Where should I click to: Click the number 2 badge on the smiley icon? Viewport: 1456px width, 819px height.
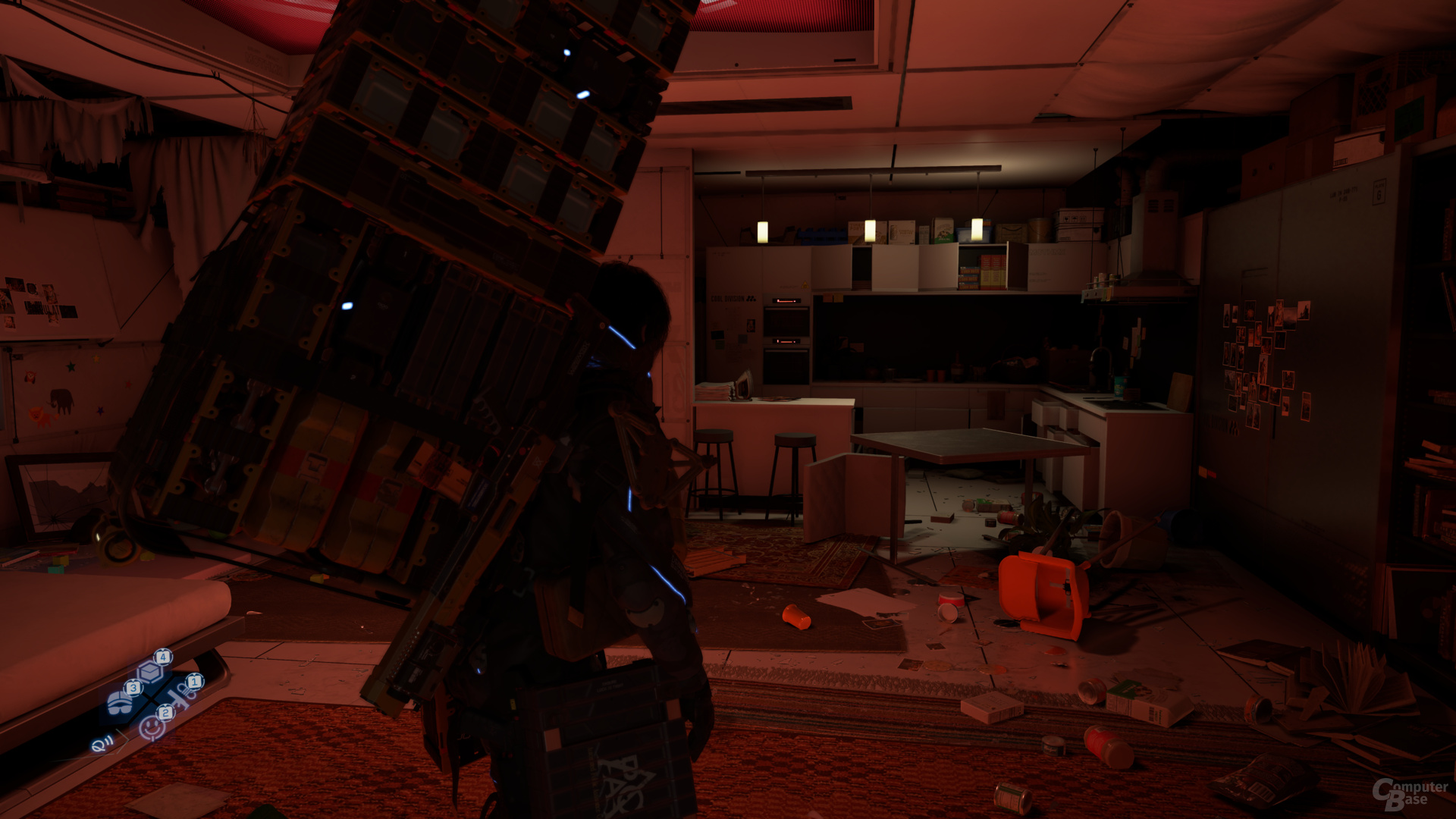pyautogui.click(x=165, y=713)
